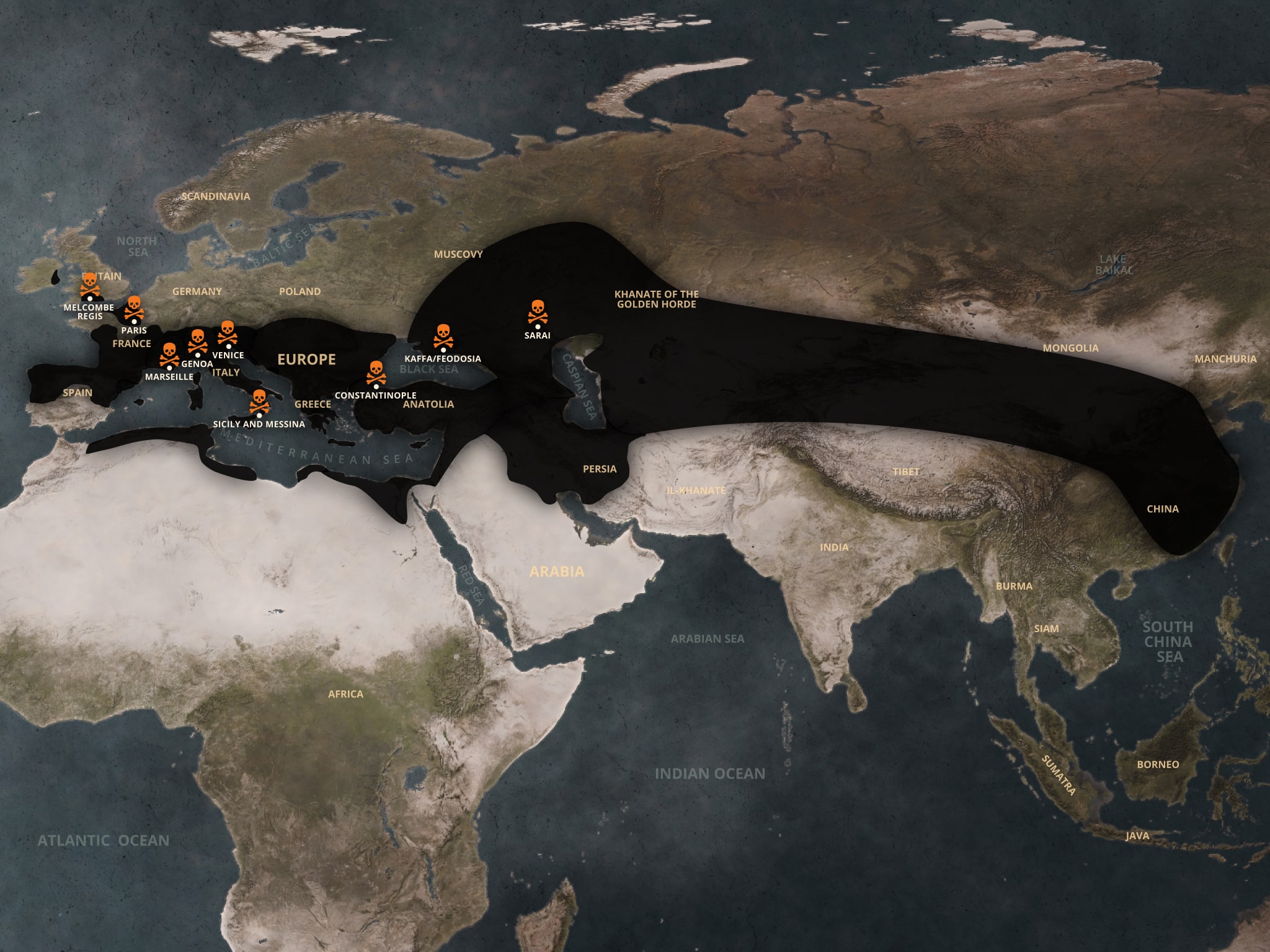
Task: Click the Sicily and Messina marker
Action: 259,402
